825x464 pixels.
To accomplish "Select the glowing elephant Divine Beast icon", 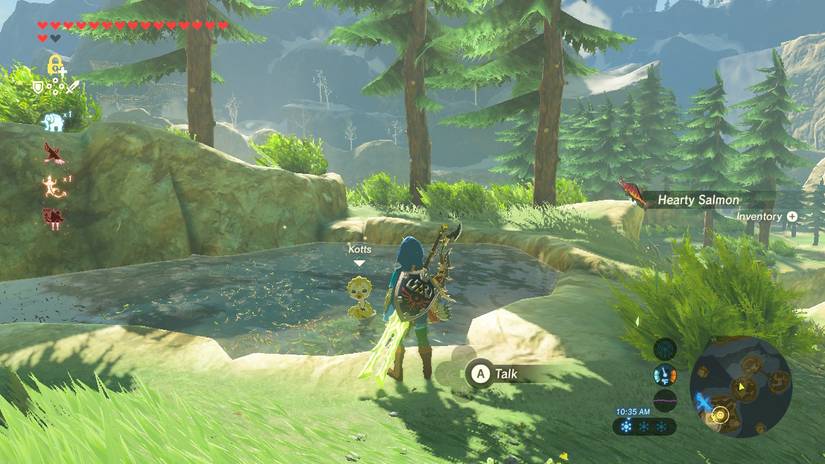I will point(53,122).
